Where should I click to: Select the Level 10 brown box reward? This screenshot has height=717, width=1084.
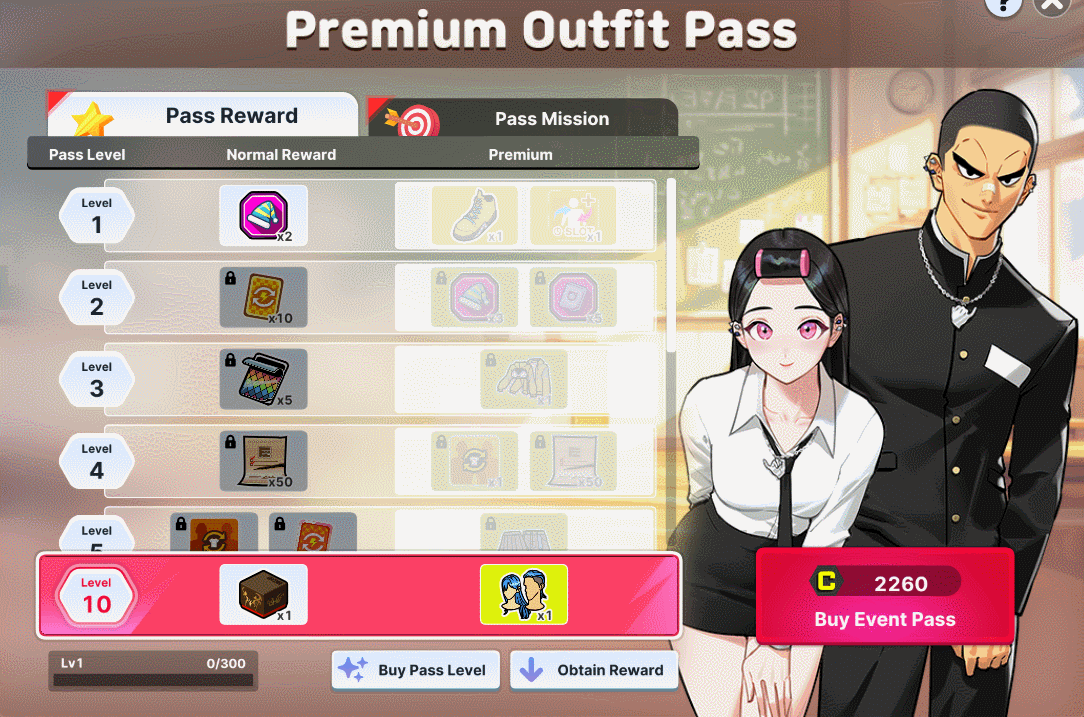[x=263, y=594]
